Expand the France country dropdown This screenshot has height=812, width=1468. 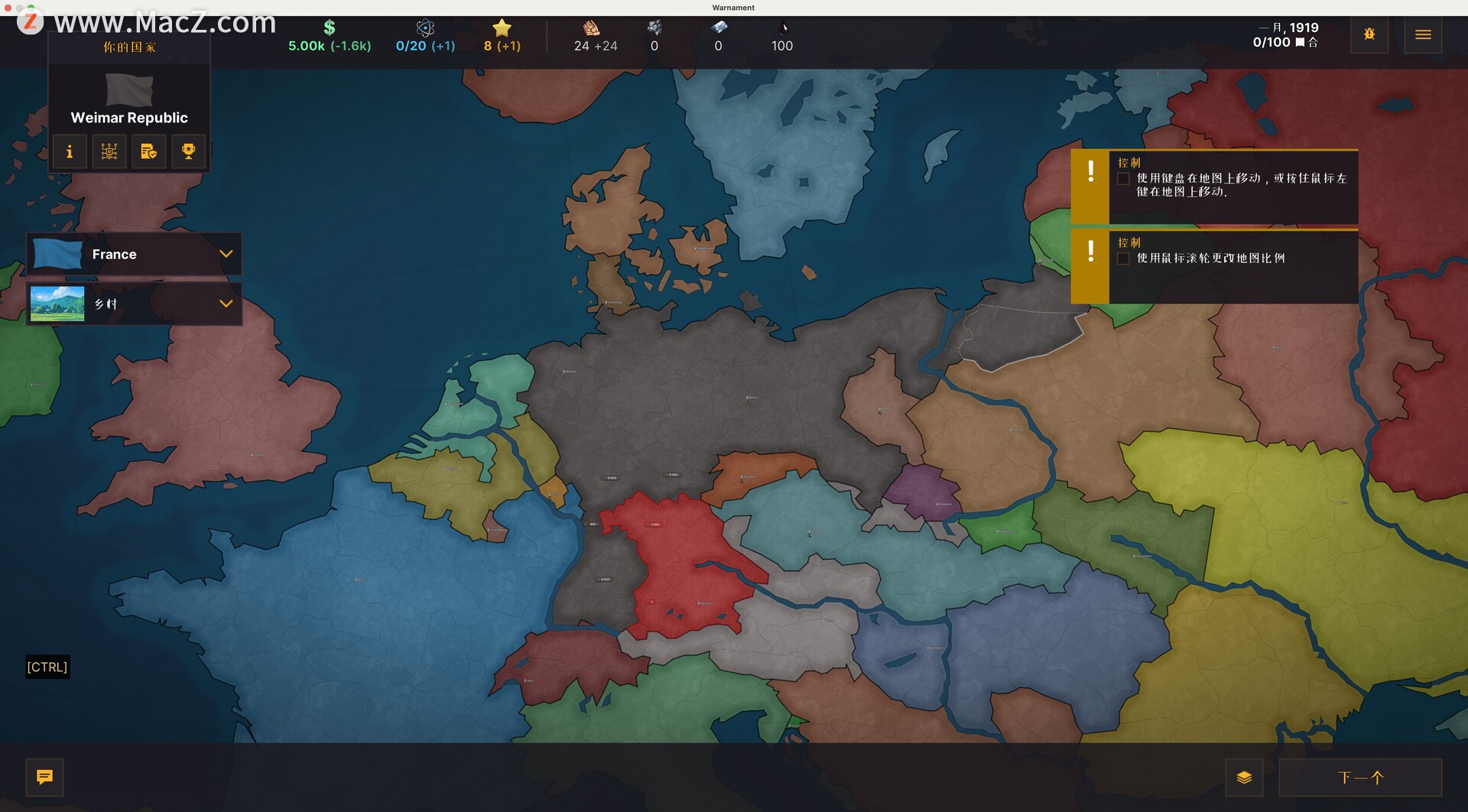coord(226,254)
